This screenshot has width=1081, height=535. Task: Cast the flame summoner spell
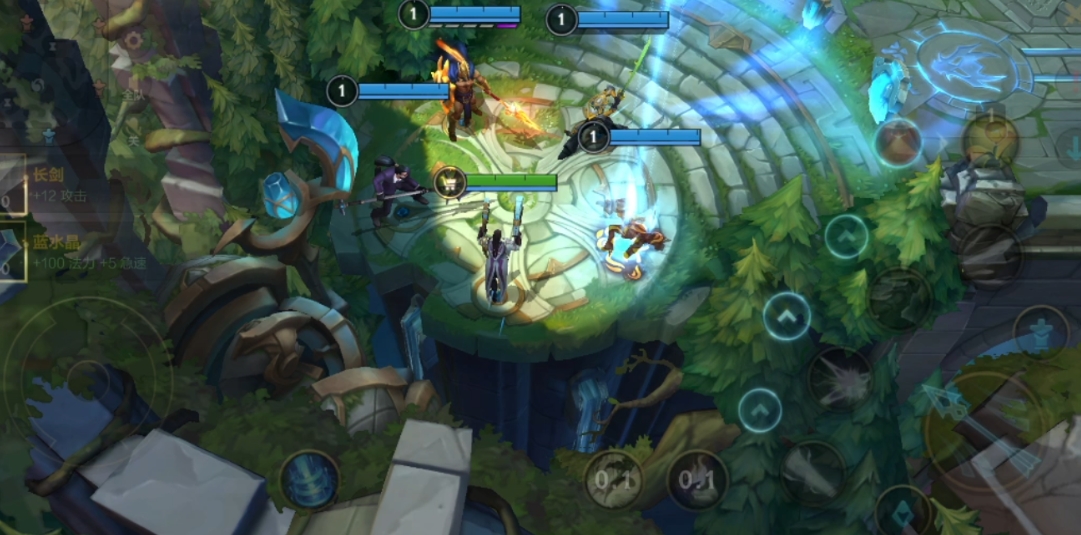coord(697,480)
